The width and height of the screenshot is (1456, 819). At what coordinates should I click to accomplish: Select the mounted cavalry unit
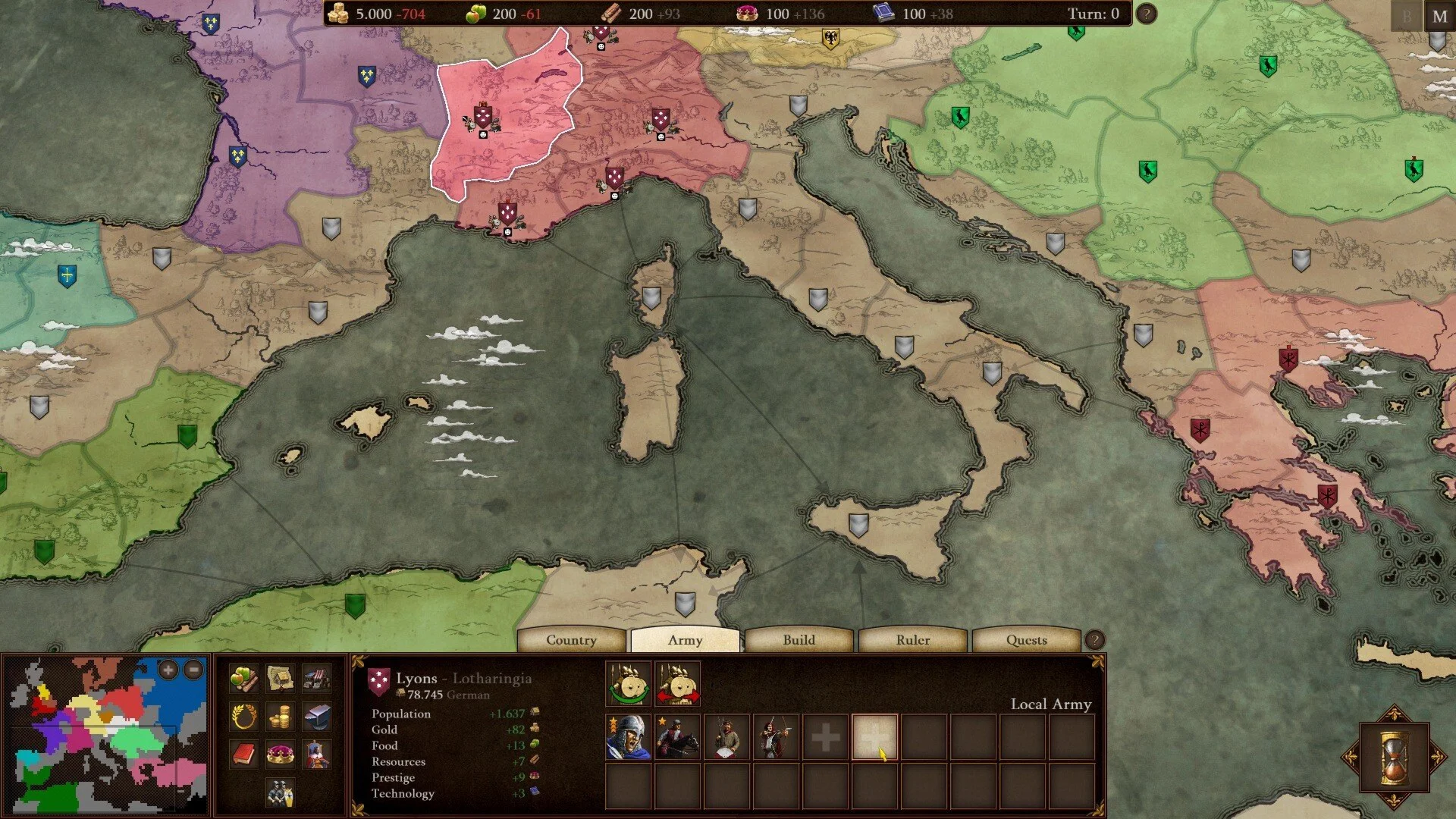click(x=677, y=737)
